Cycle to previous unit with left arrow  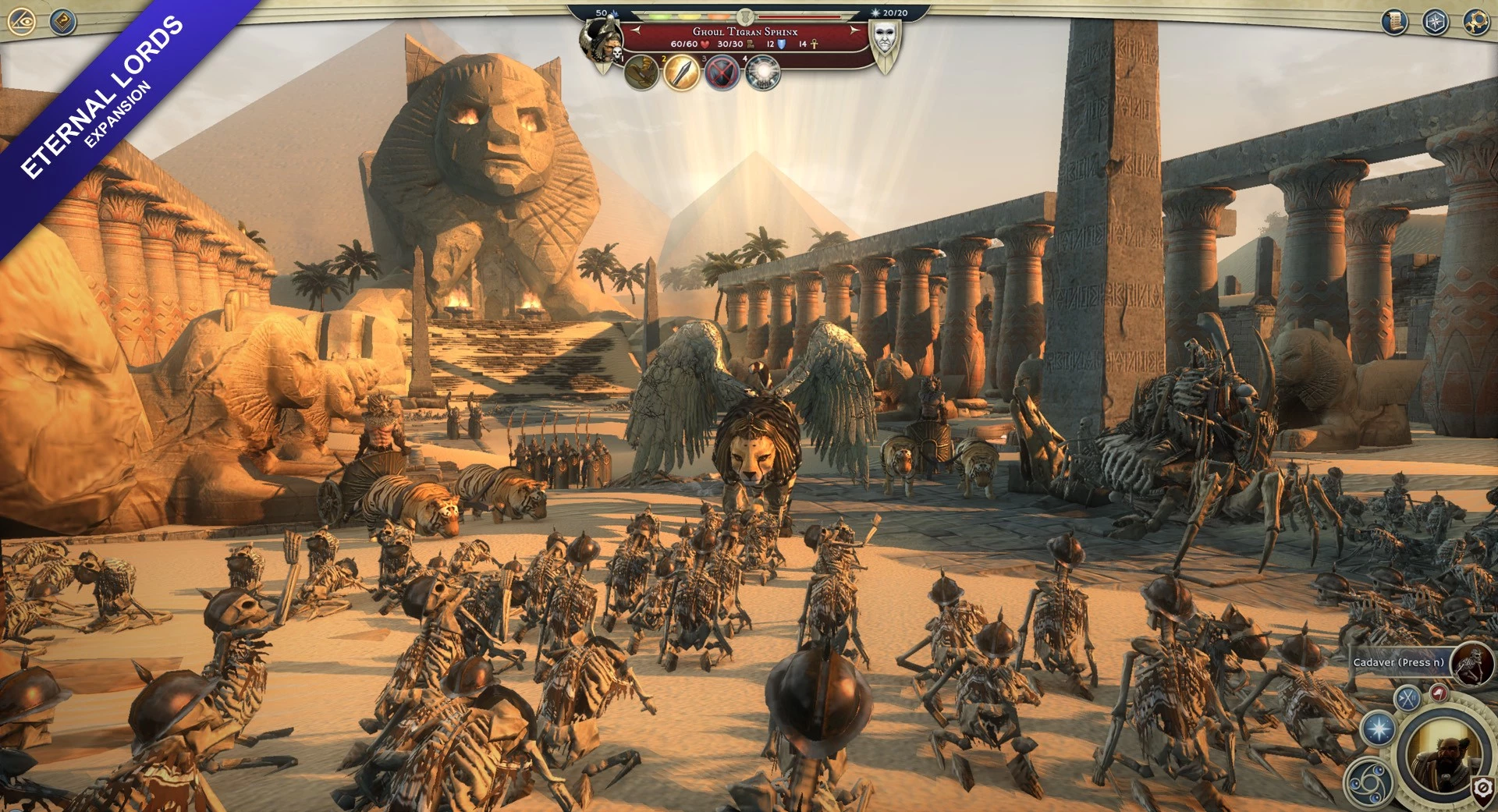point(637,30)
